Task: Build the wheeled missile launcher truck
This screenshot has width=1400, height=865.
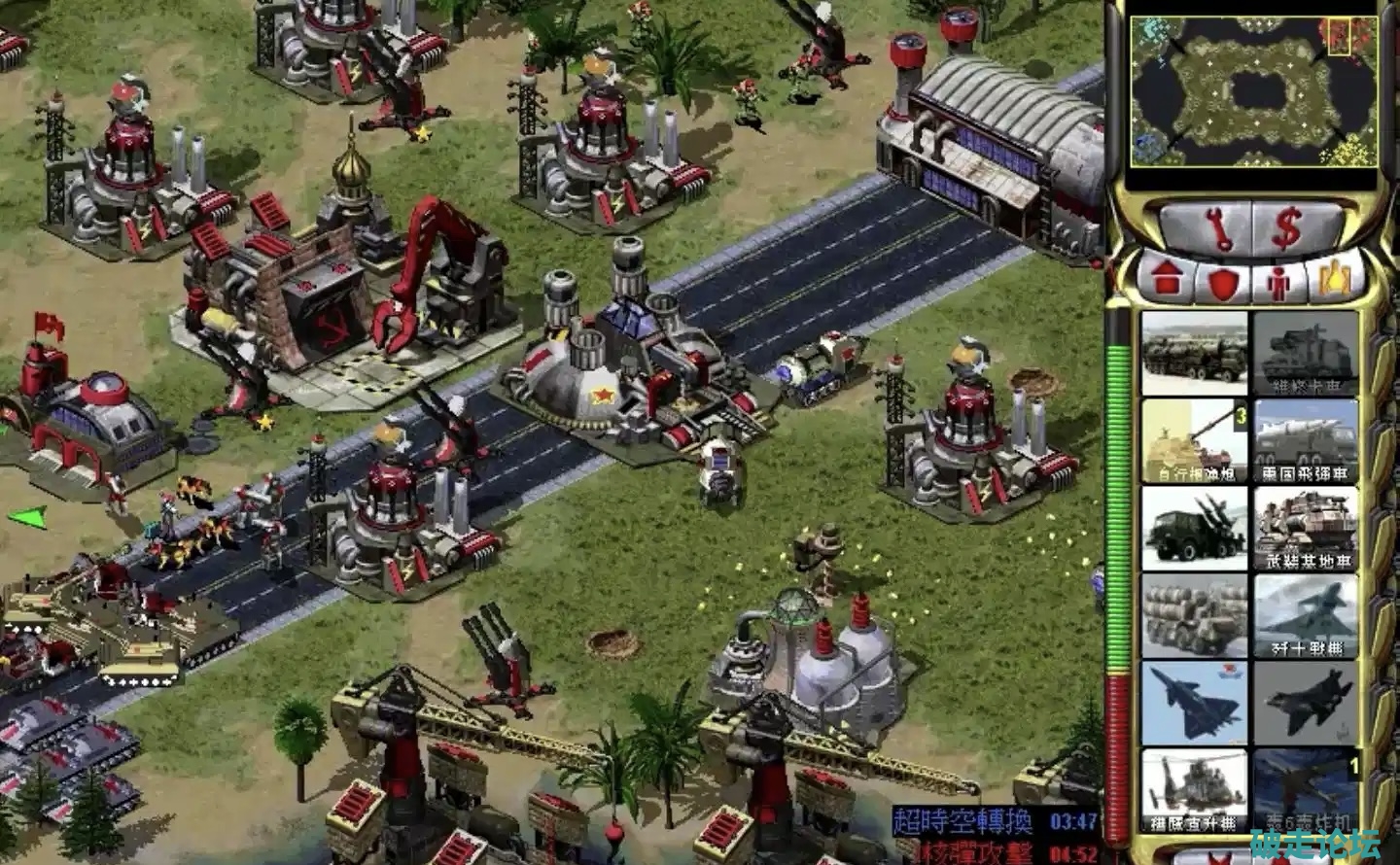Action: [x=1195, y=351]
